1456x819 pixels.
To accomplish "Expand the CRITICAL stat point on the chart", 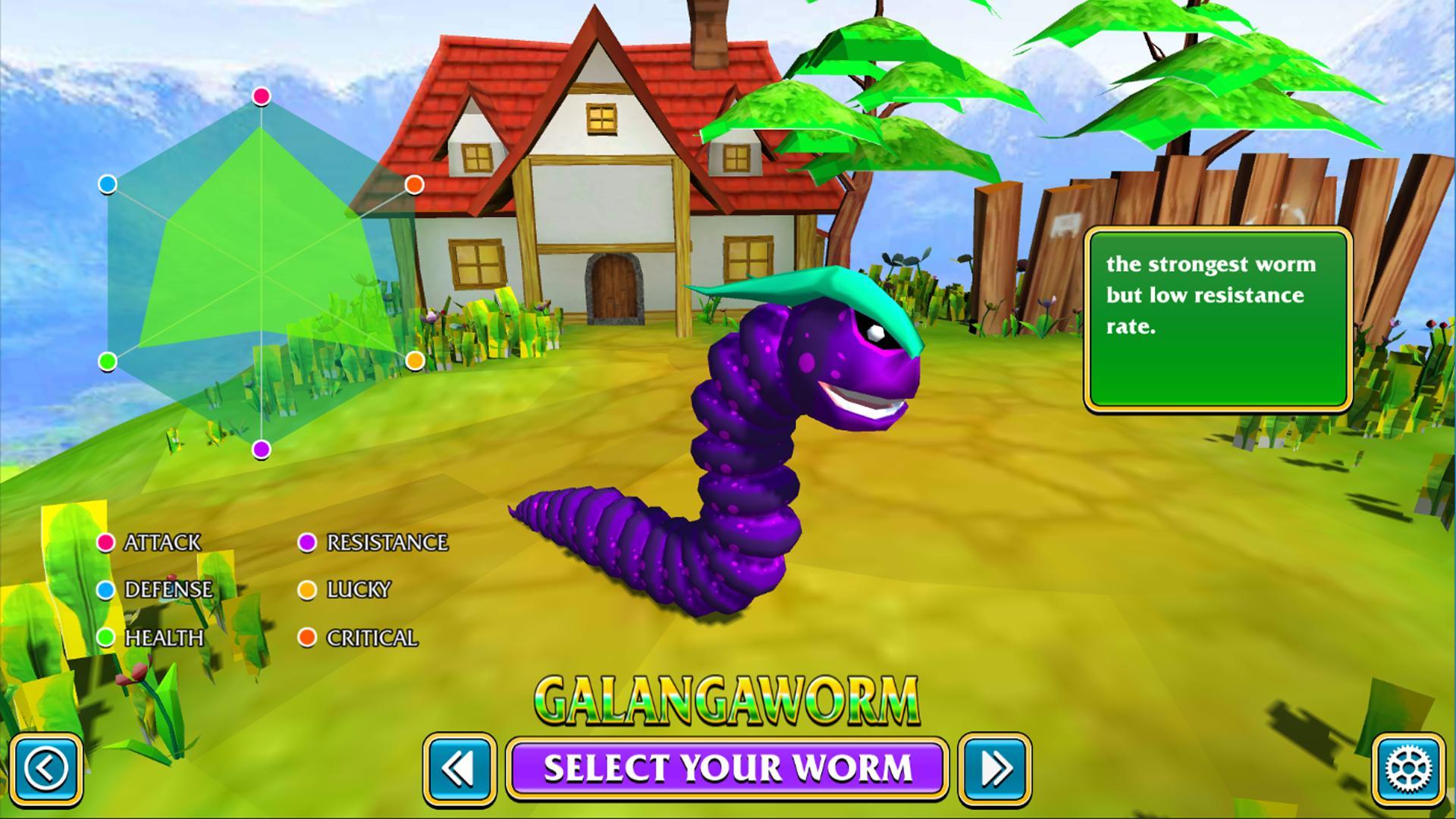I will [414, 184].
